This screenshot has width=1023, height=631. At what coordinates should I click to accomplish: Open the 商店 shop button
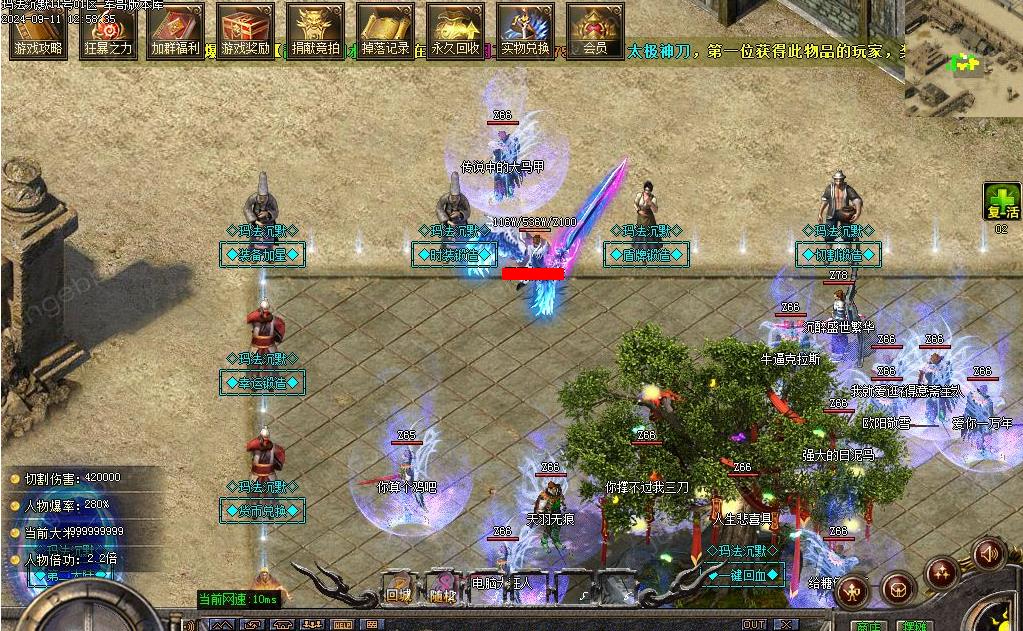pyautogui.click(x=867, y=624)
